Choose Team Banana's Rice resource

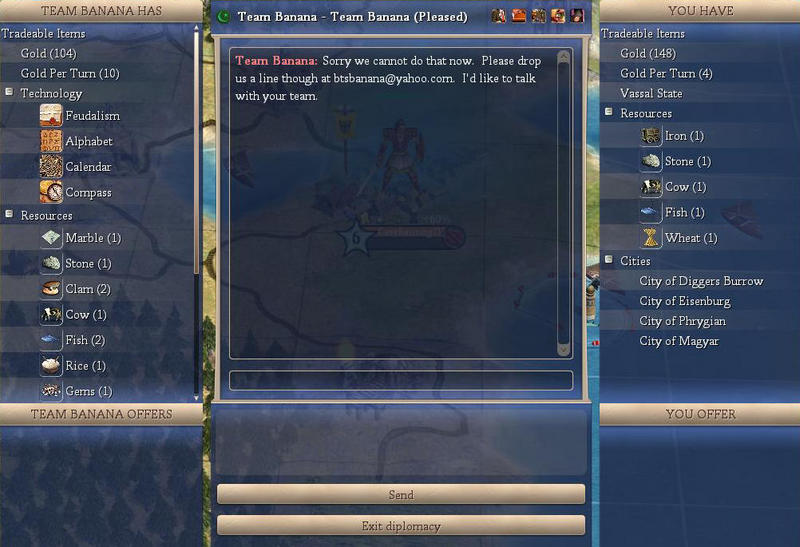tap(85, 366)
